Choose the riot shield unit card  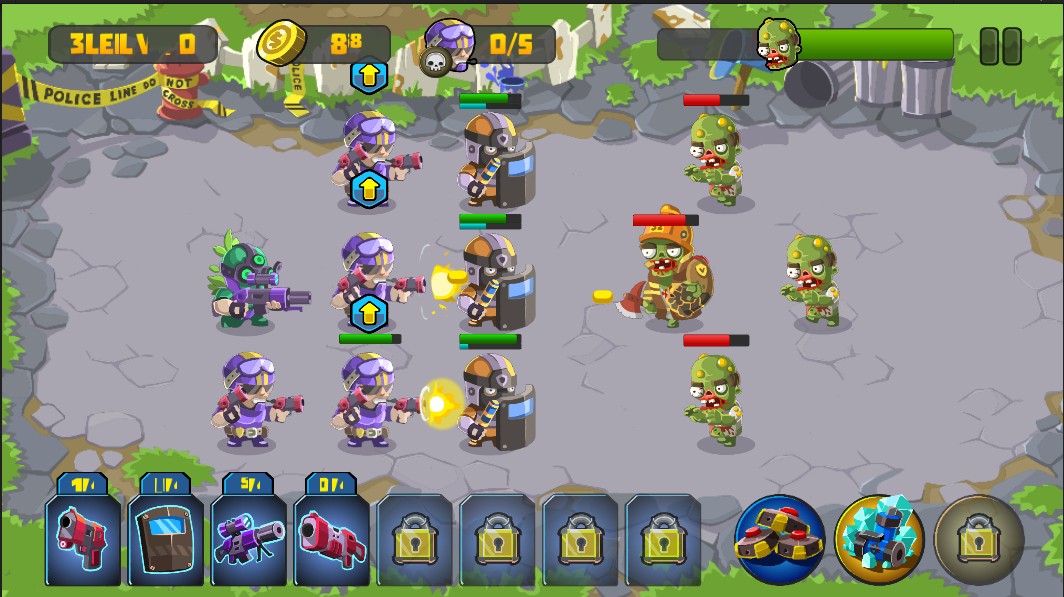[166, 537]
